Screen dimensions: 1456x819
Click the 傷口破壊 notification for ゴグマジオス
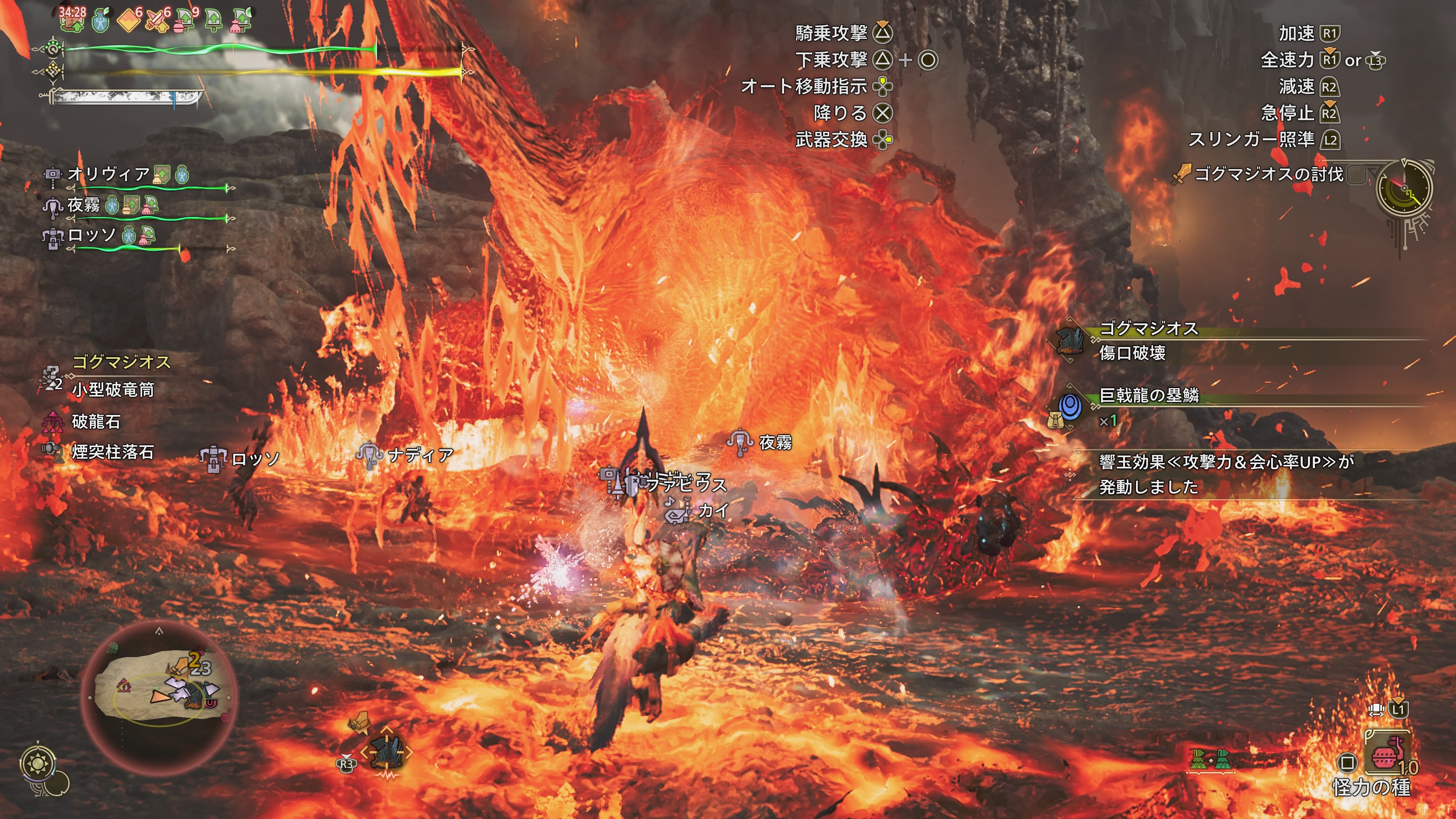(1132, 353)
